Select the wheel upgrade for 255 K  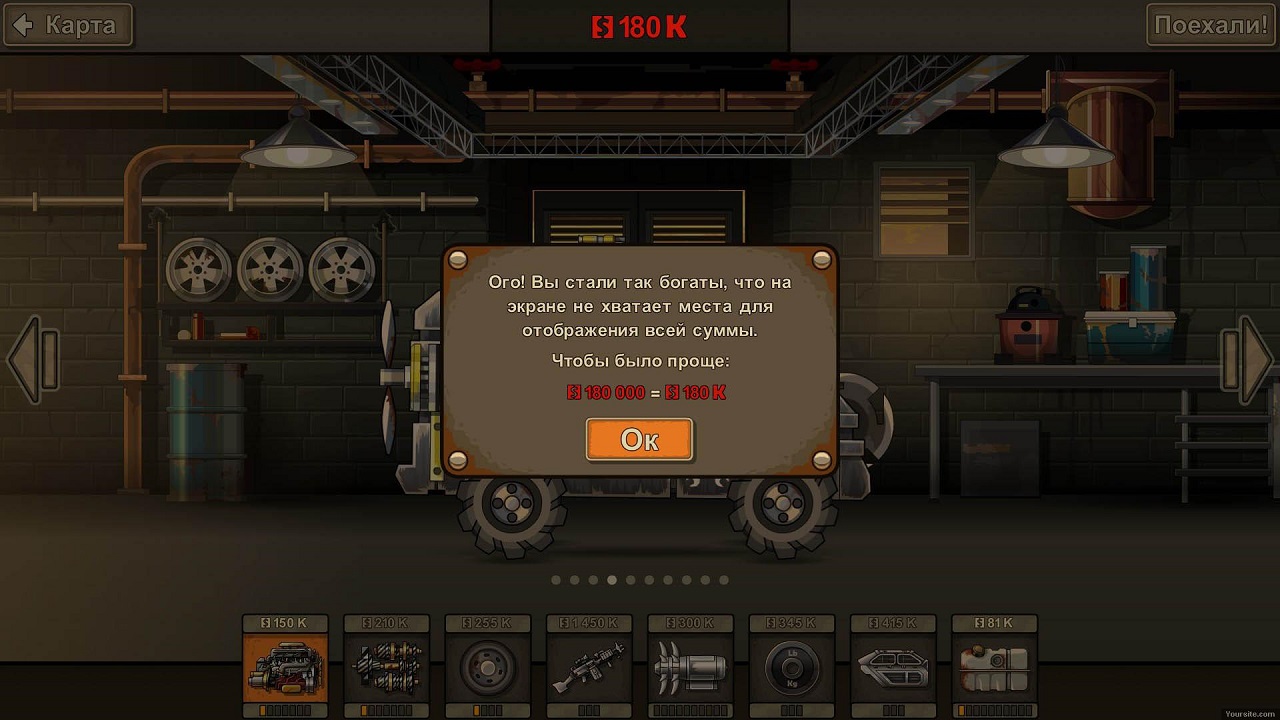pos(488,666)
